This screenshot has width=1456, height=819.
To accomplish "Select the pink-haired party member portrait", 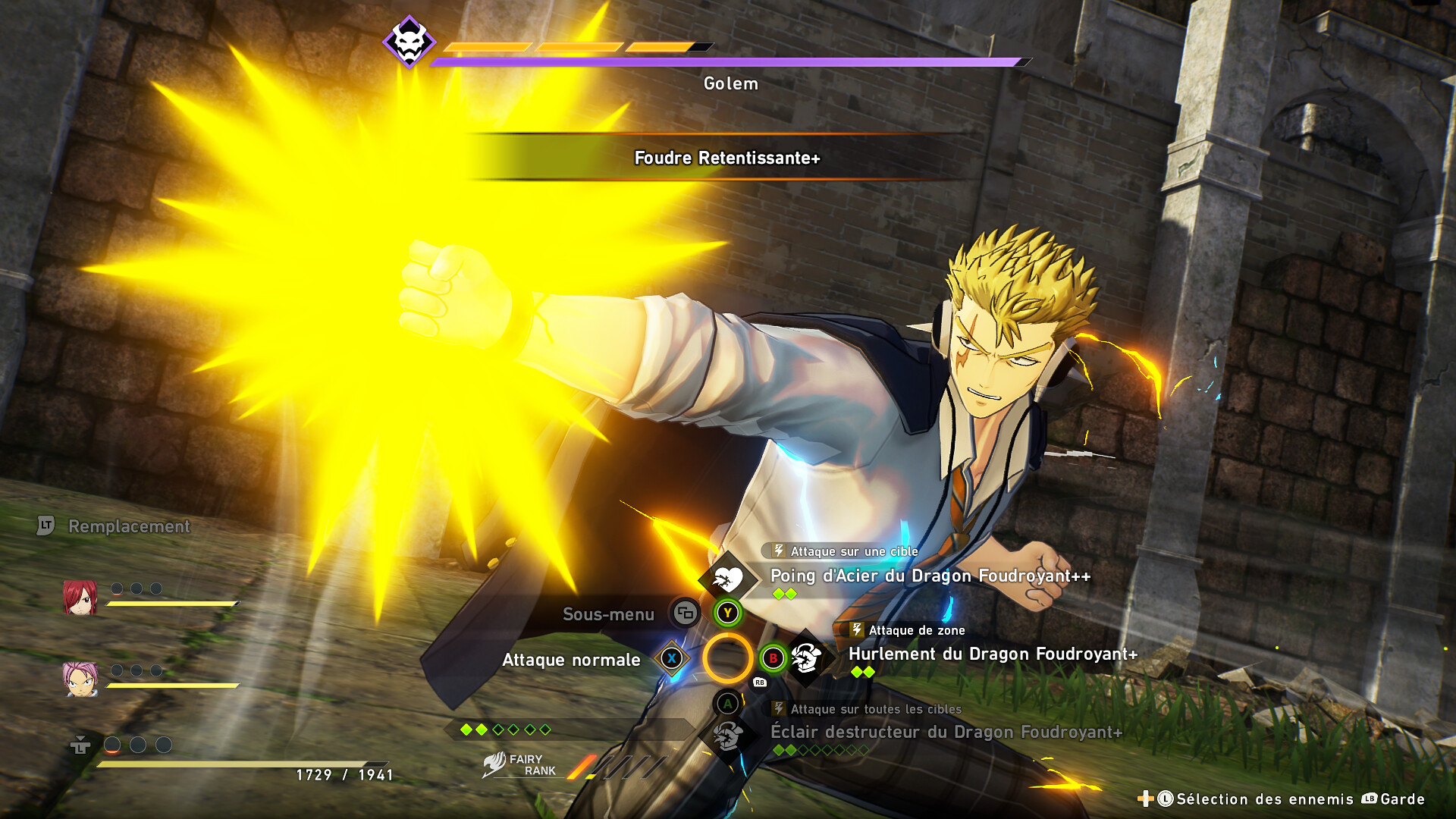I will pyautogui.click(x=80, y=679).
